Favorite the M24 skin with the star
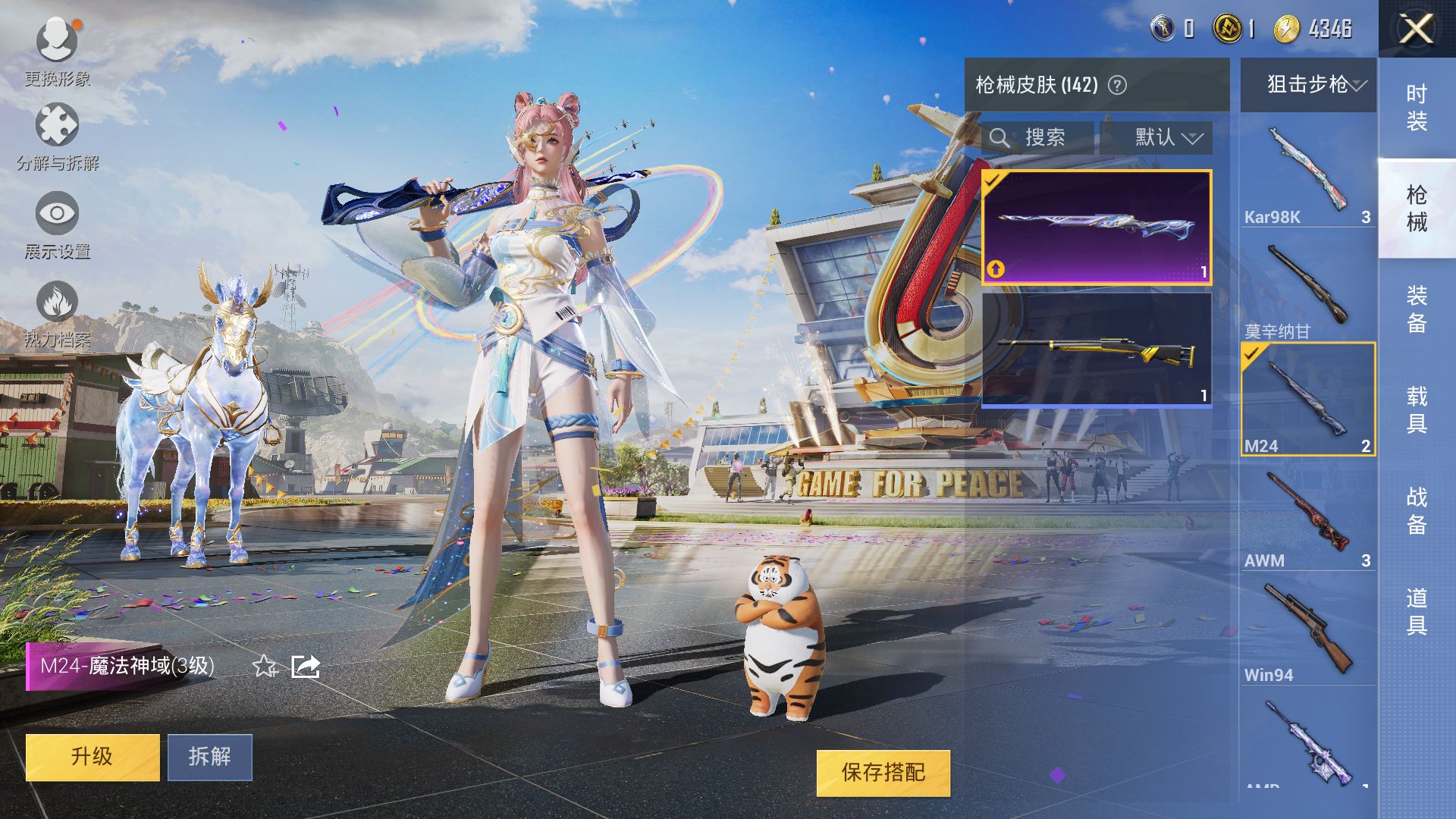 coord(264,667)
